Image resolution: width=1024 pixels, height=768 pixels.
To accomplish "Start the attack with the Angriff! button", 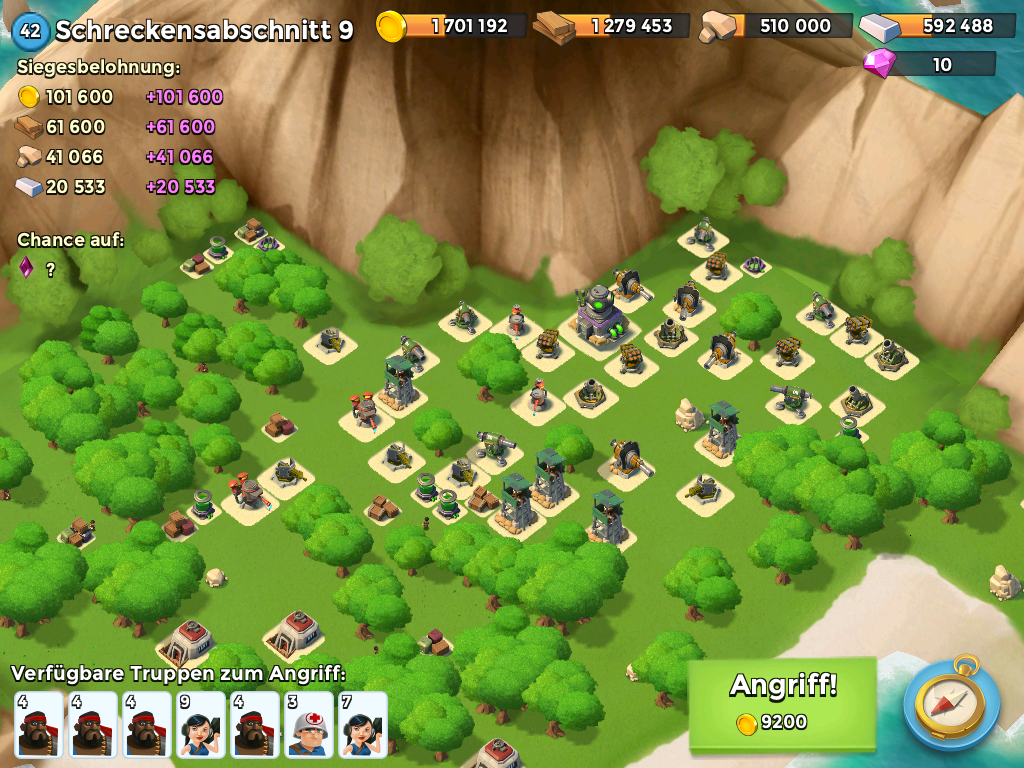I will (782, 703).
